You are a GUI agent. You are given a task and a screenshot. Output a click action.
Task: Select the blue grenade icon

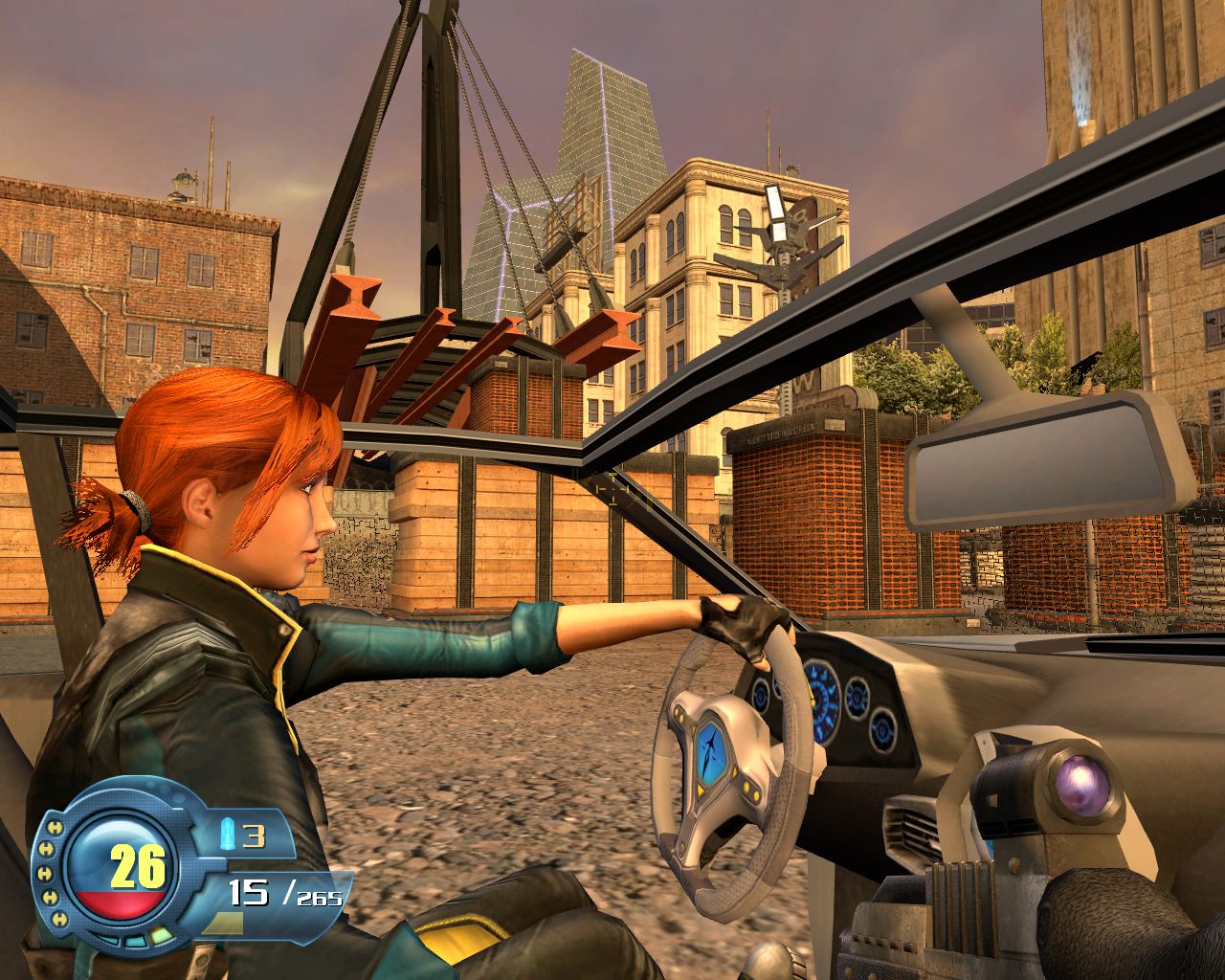[x=228, y=835]
